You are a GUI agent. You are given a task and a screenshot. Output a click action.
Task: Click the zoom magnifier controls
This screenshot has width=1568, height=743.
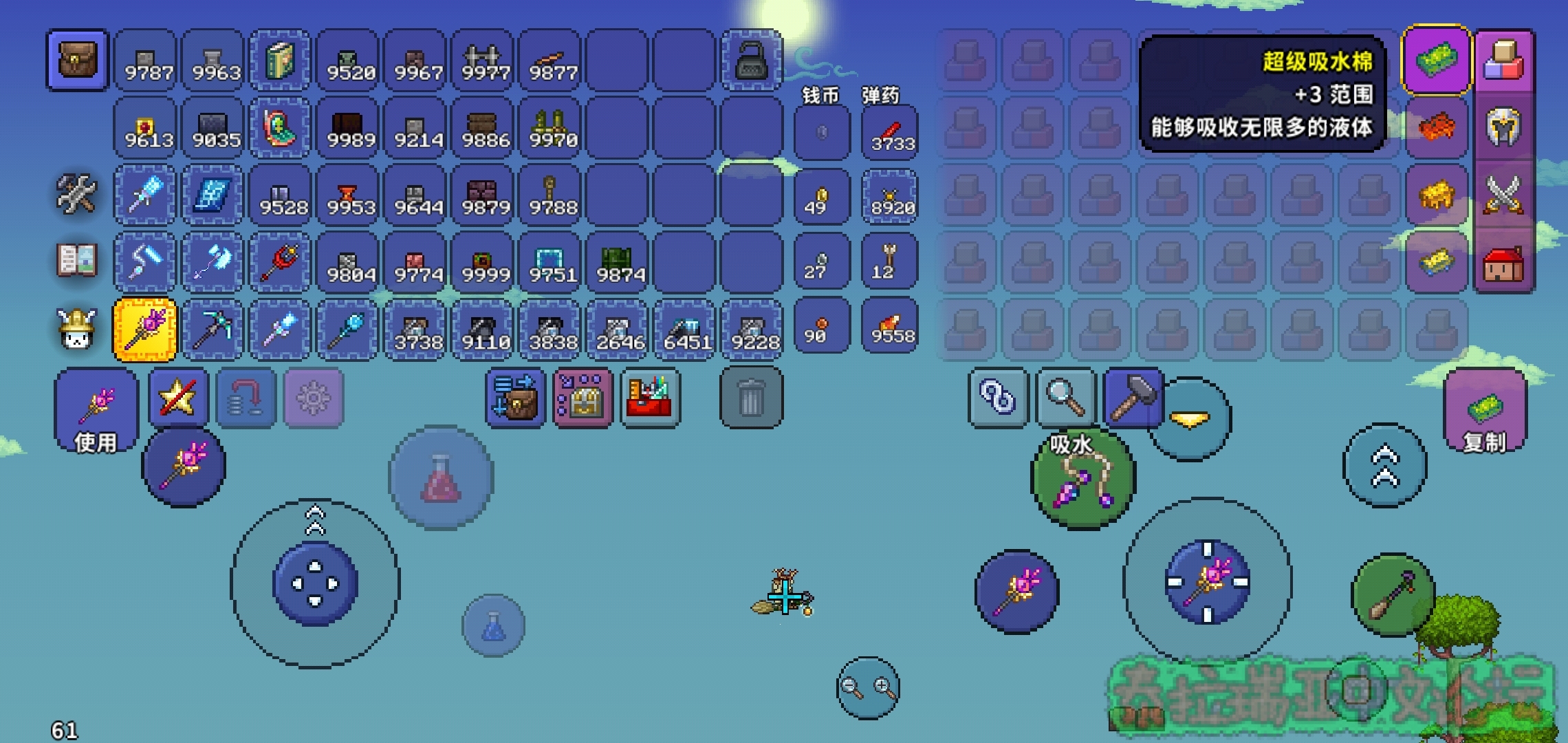pyautogui.click(x=868, y=687)
